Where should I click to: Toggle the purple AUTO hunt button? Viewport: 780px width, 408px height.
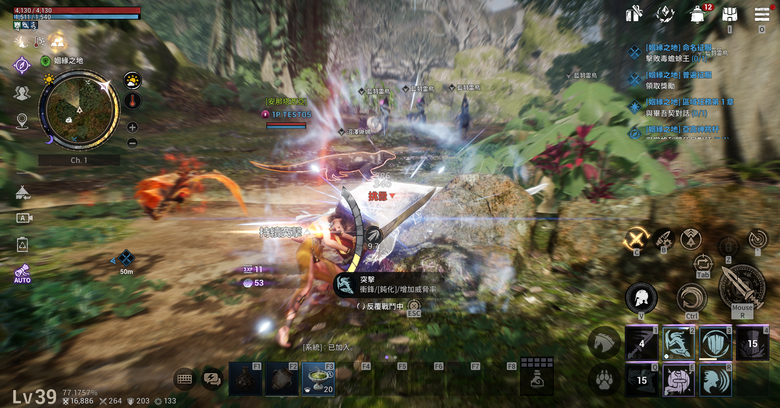point(22,273)
